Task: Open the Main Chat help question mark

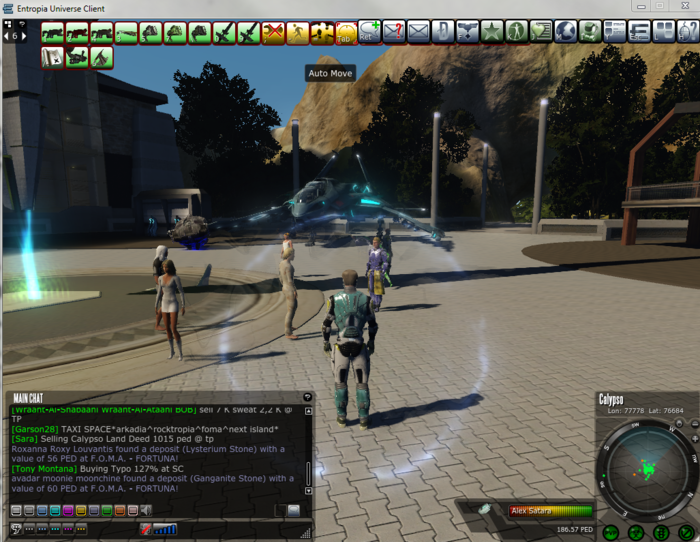Action: (x=307, y=398)
